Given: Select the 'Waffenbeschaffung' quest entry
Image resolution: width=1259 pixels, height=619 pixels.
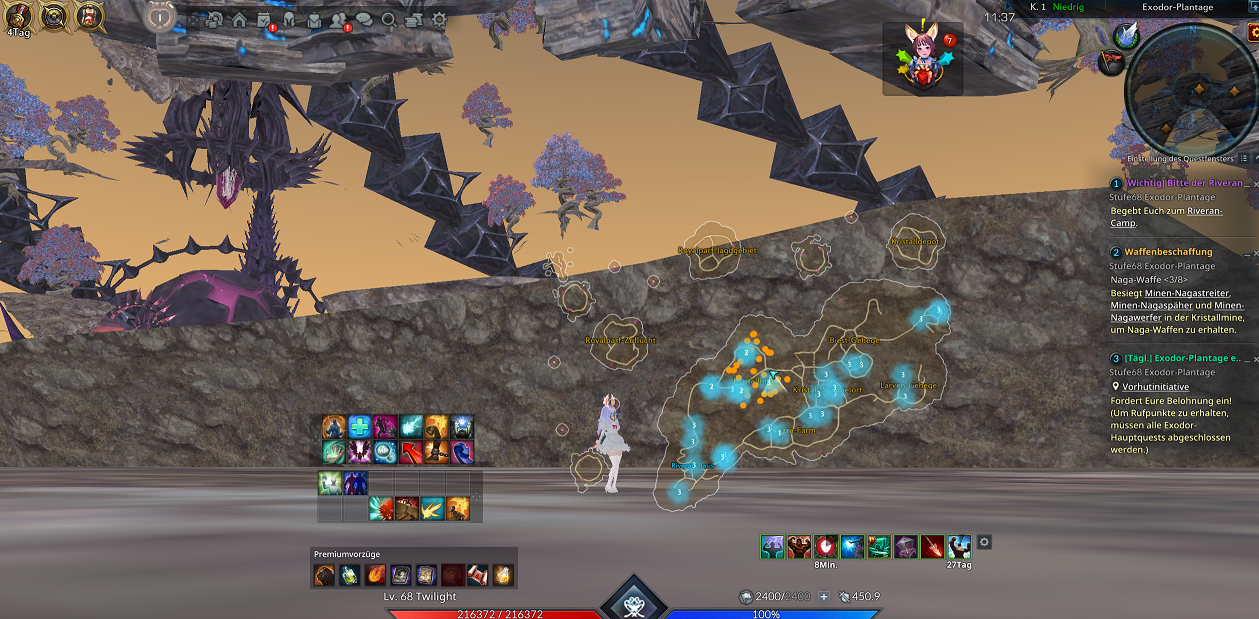Looking at the screenshot, I should click(1168, 252).
